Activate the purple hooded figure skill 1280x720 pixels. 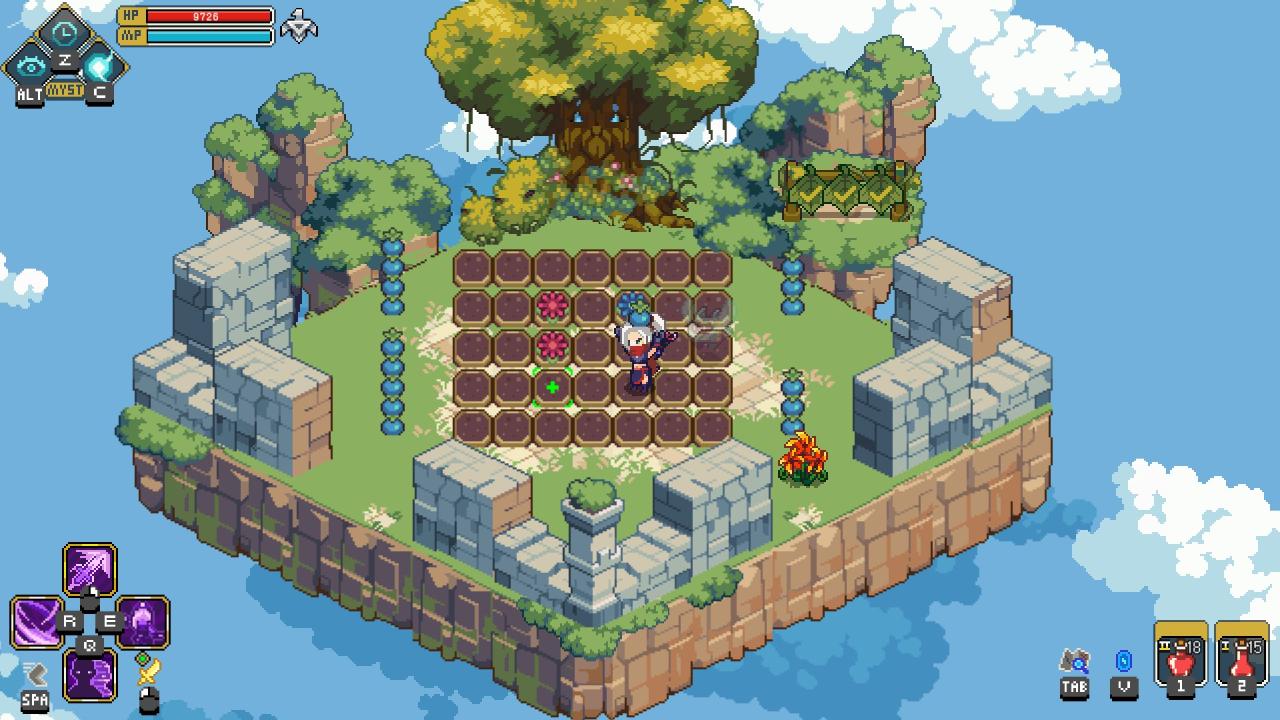[x=143, y=622]
